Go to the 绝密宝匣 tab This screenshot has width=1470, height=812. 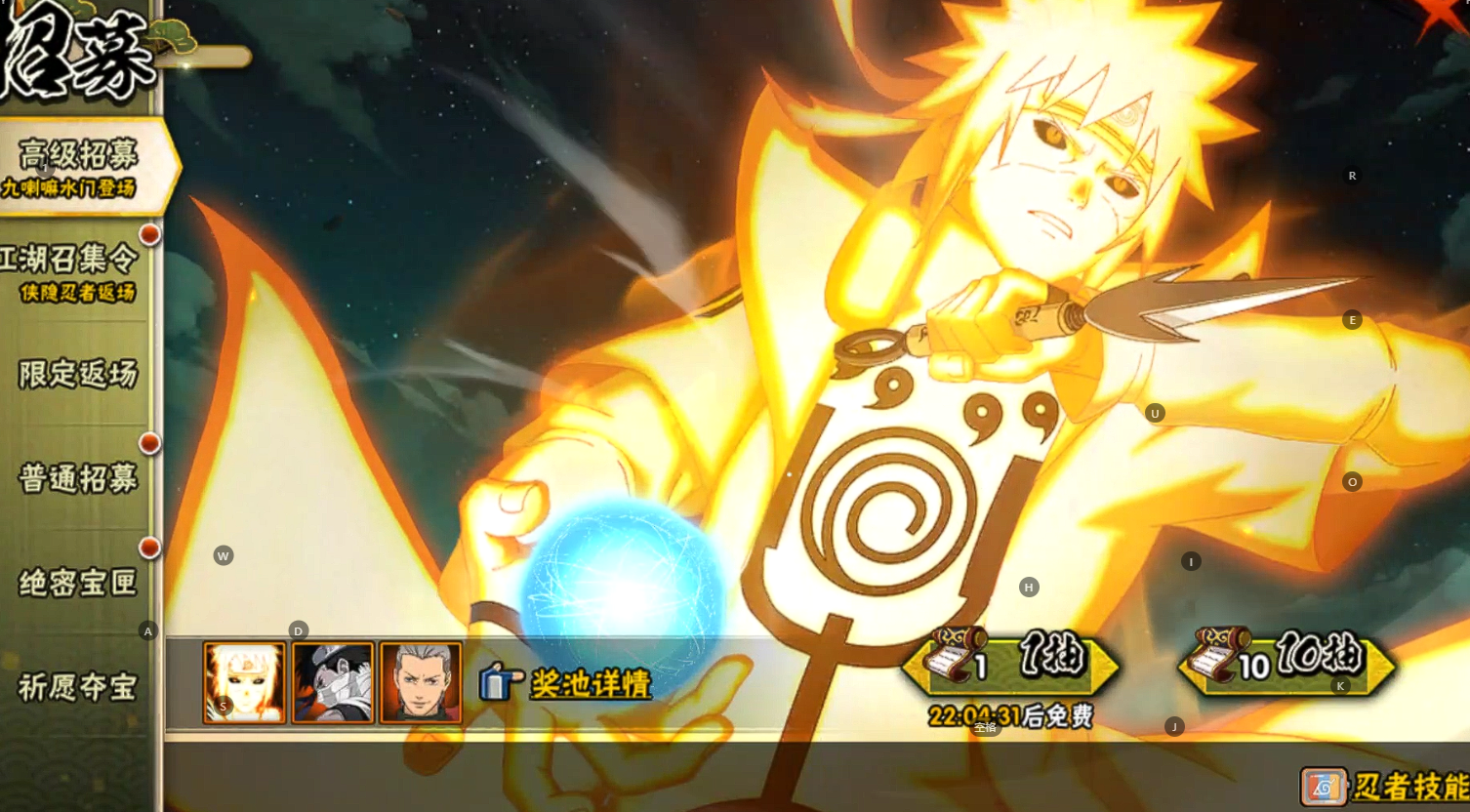click(x=77, y=584)
